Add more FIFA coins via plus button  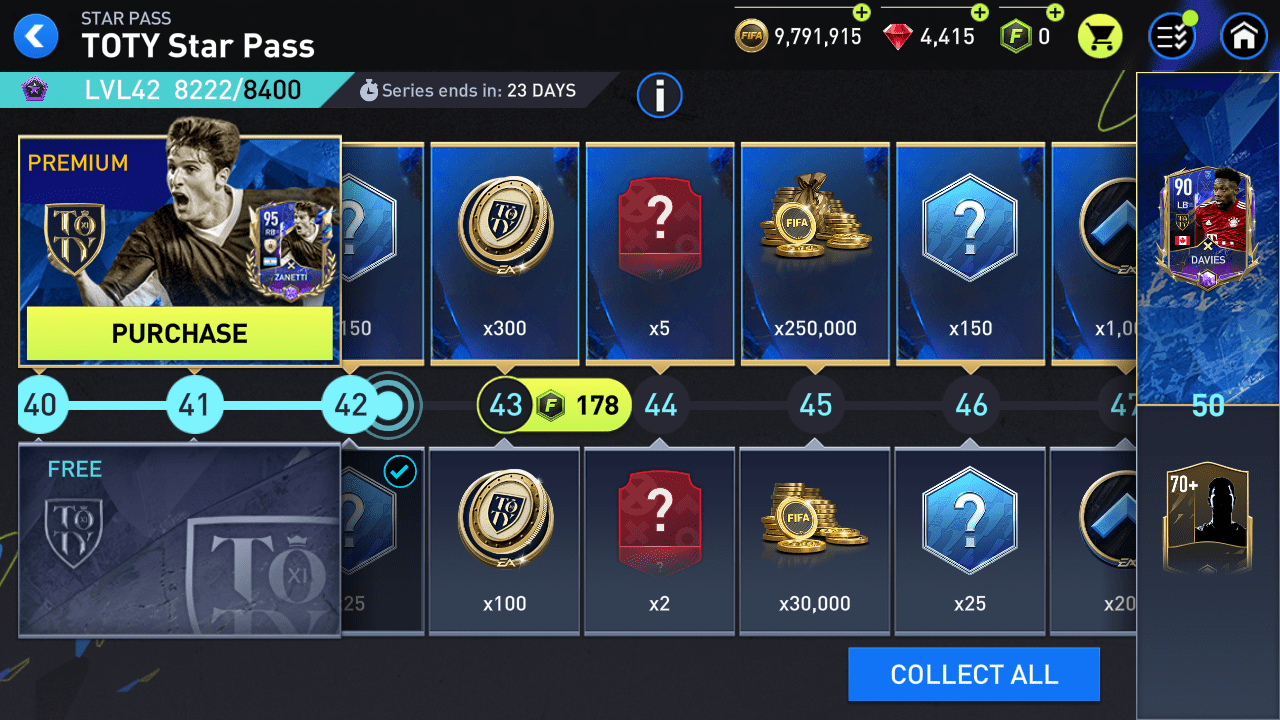click(861, 14)
